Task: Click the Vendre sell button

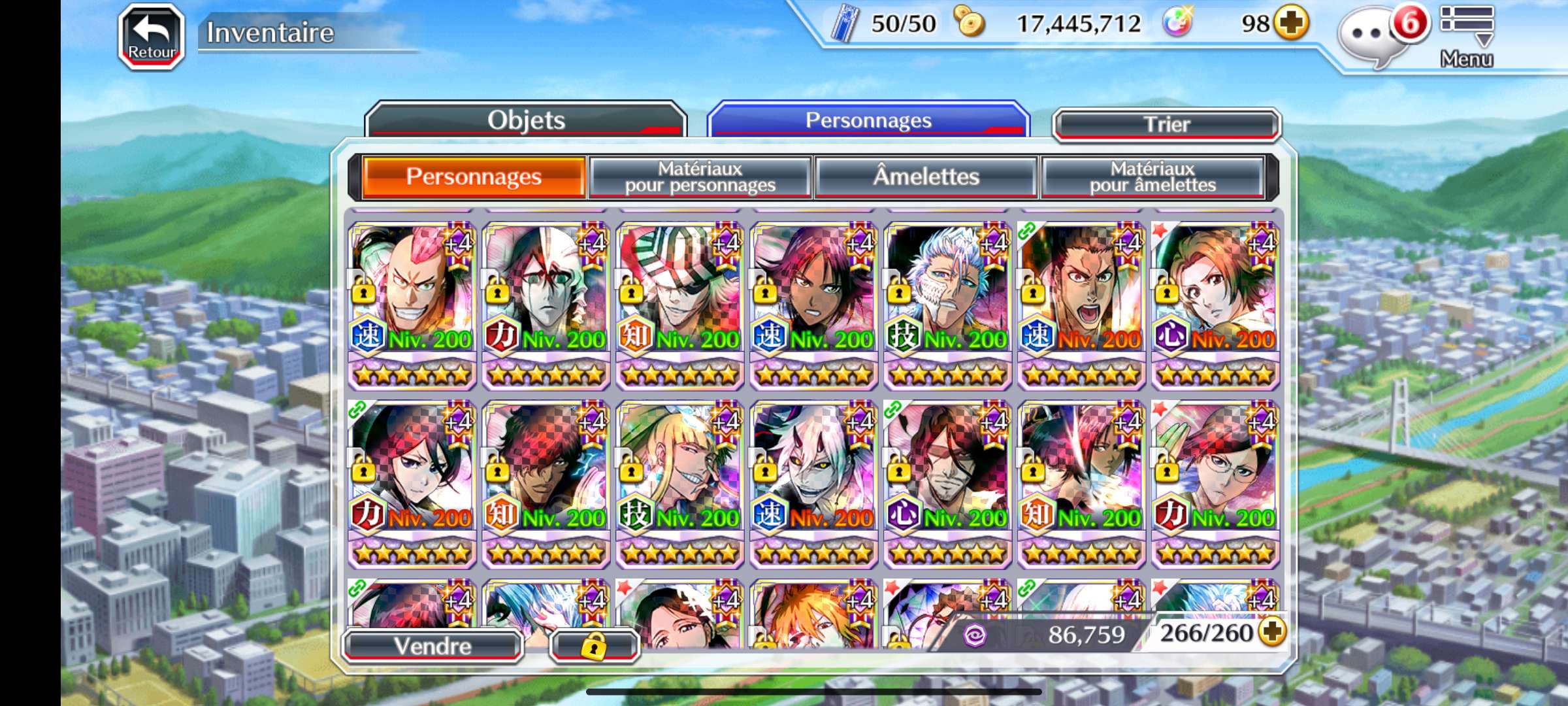Action: 433,646
